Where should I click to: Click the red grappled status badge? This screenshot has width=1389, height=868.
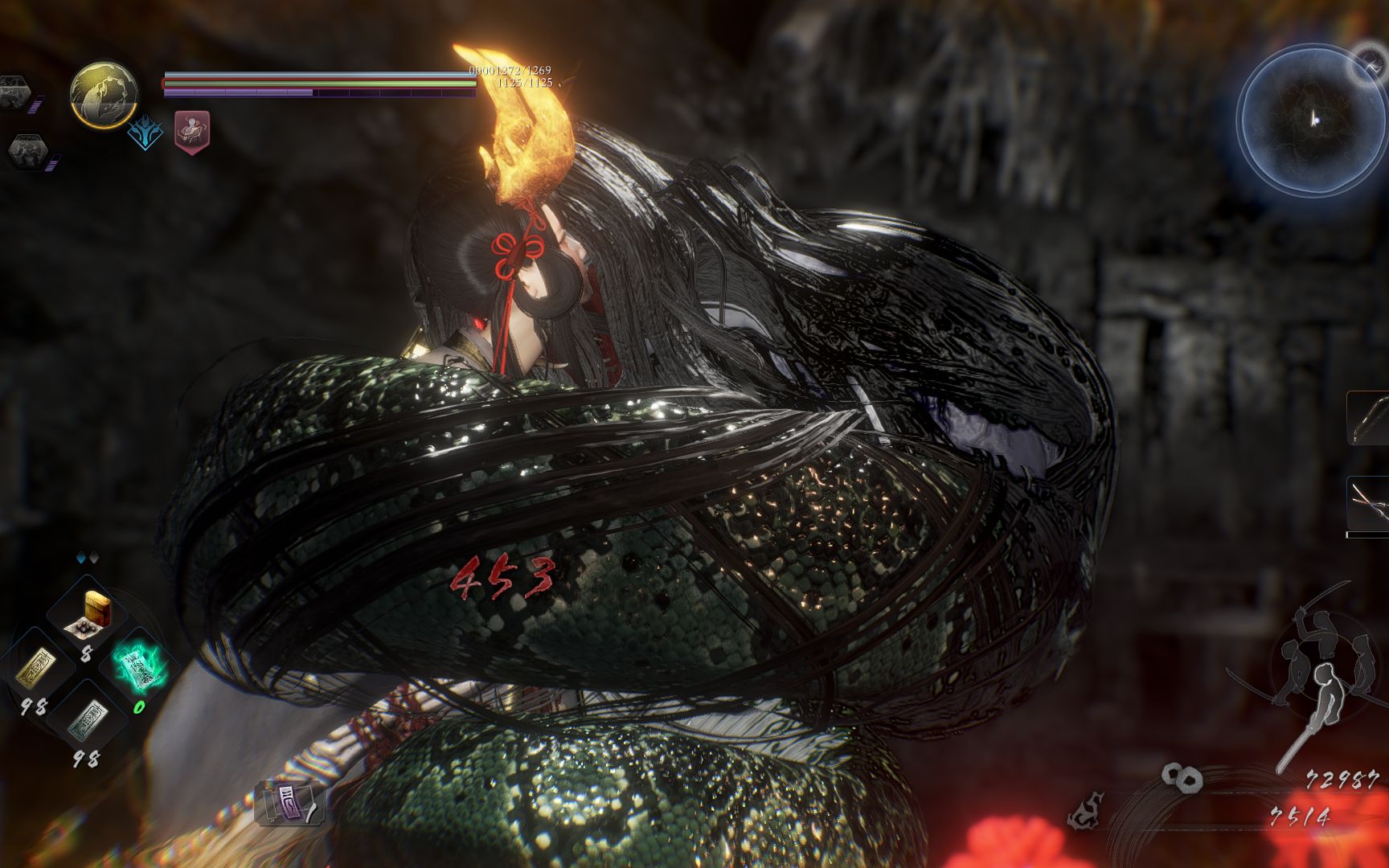(192, 132)
